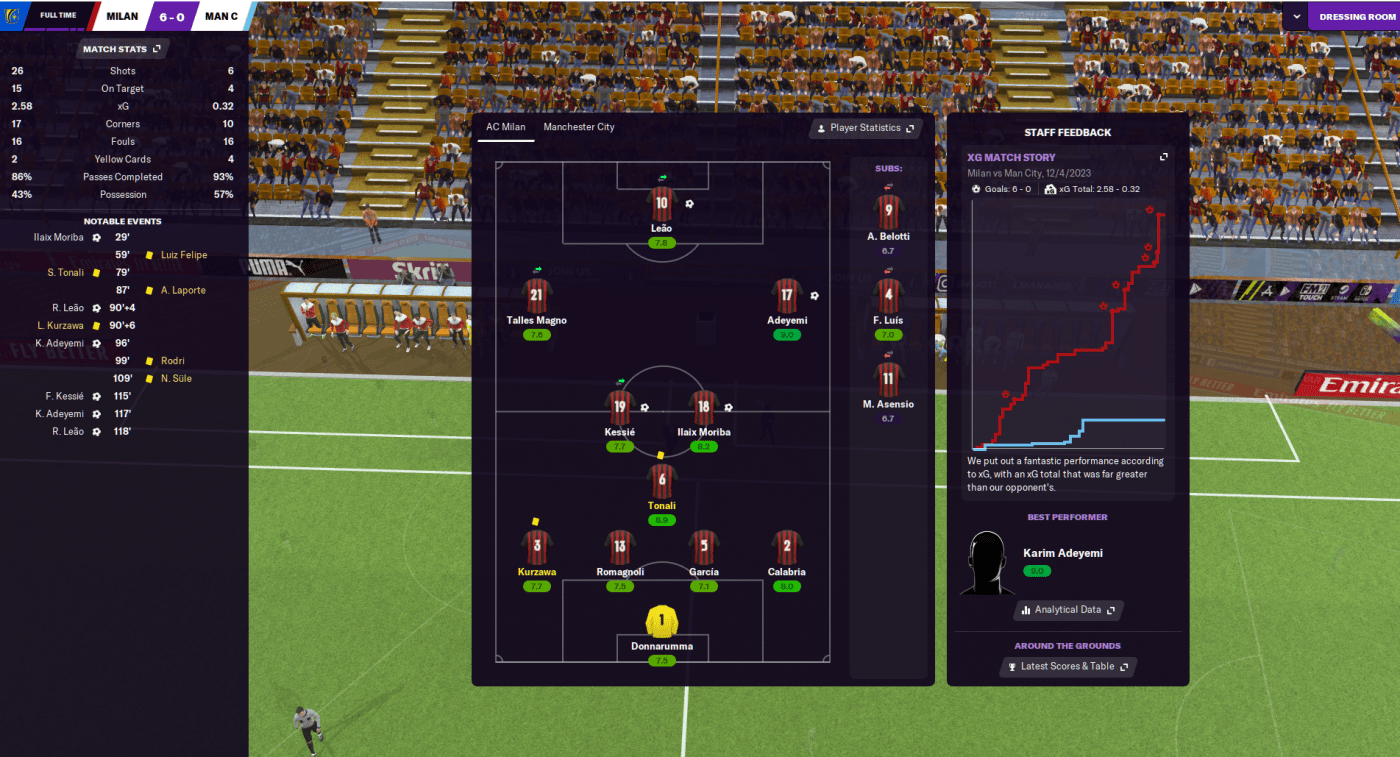This screenshot has height=757, width=1400.
Task: Choose Tonali's number 6 shirt
Action: (x=661, y=481)
